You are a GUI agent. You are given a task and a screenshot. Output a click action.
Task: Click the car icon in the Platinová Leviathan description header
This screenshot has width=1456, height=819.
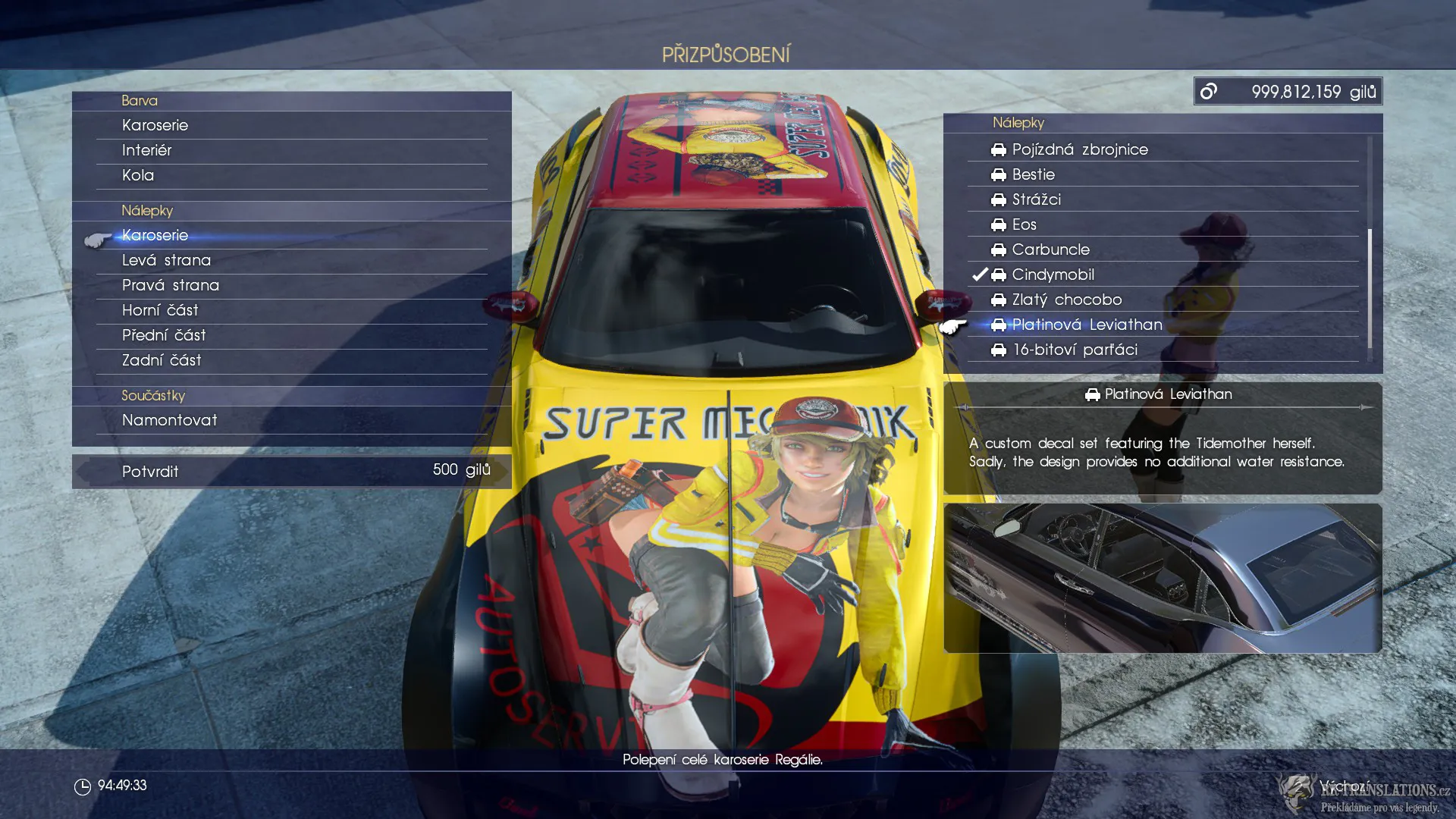point(1092,394)
